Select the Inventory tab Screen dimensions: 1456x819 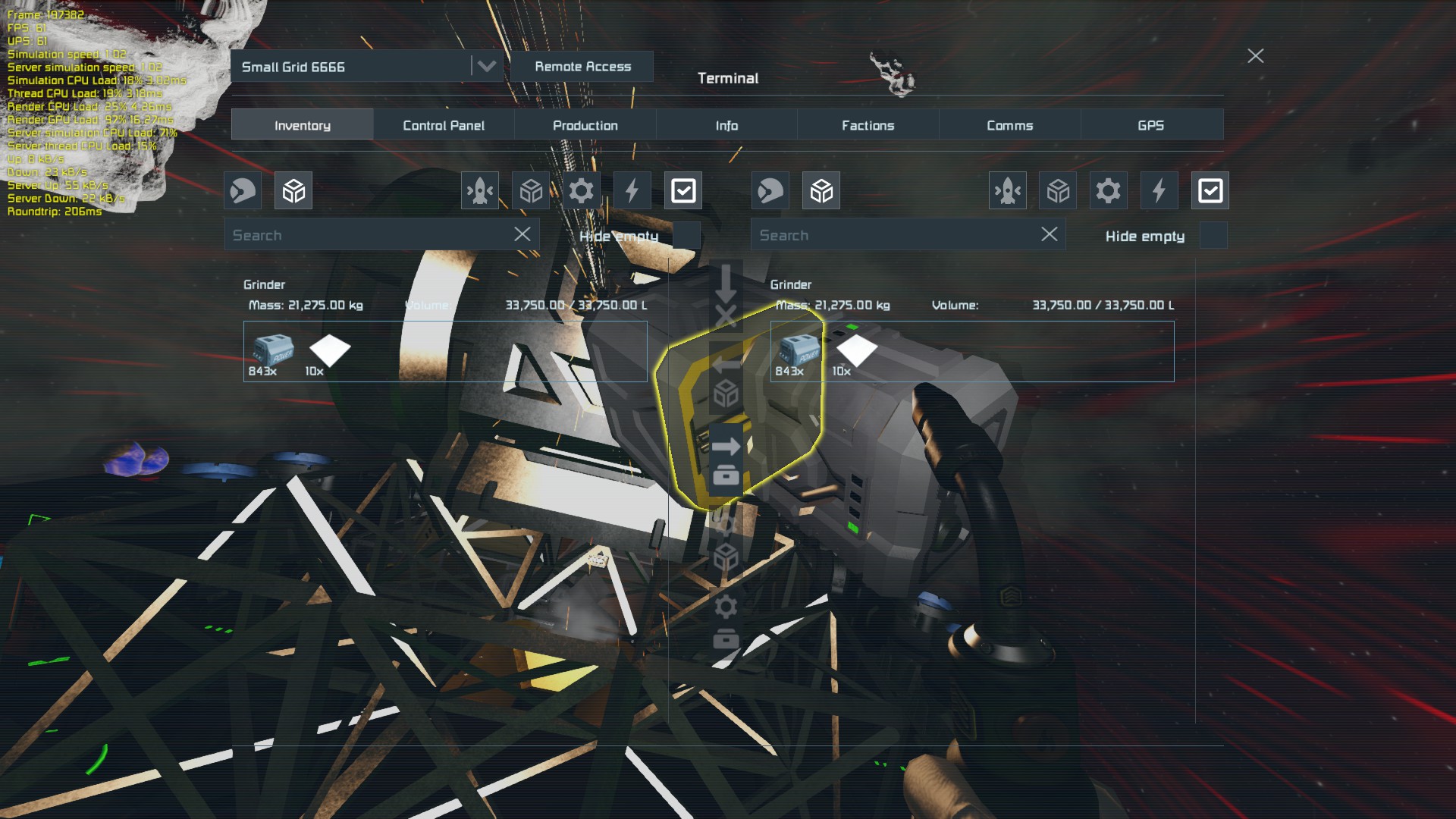click(x=302, y=125)
